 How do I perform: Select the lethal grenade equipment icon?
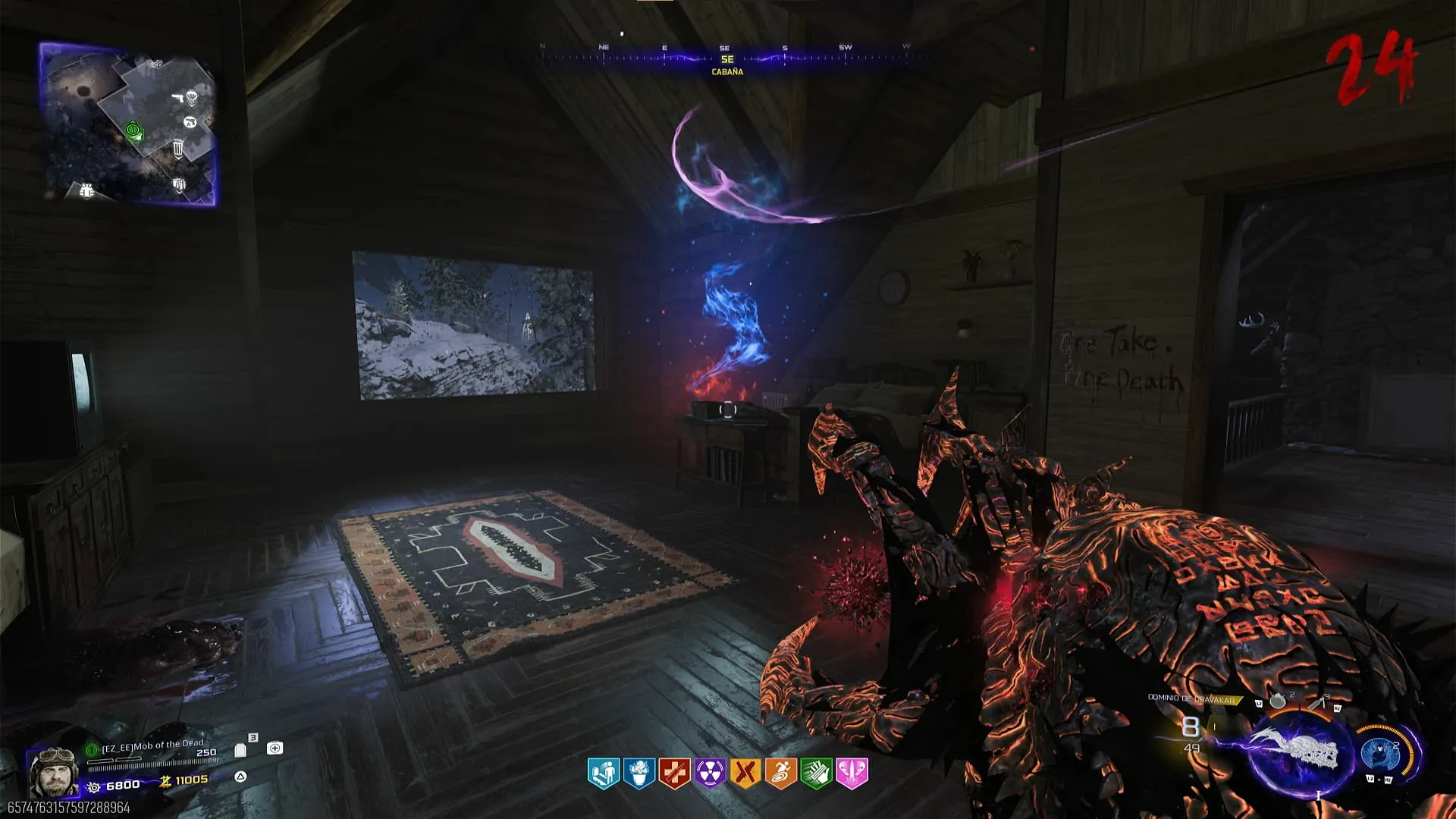coord(1278,701)
